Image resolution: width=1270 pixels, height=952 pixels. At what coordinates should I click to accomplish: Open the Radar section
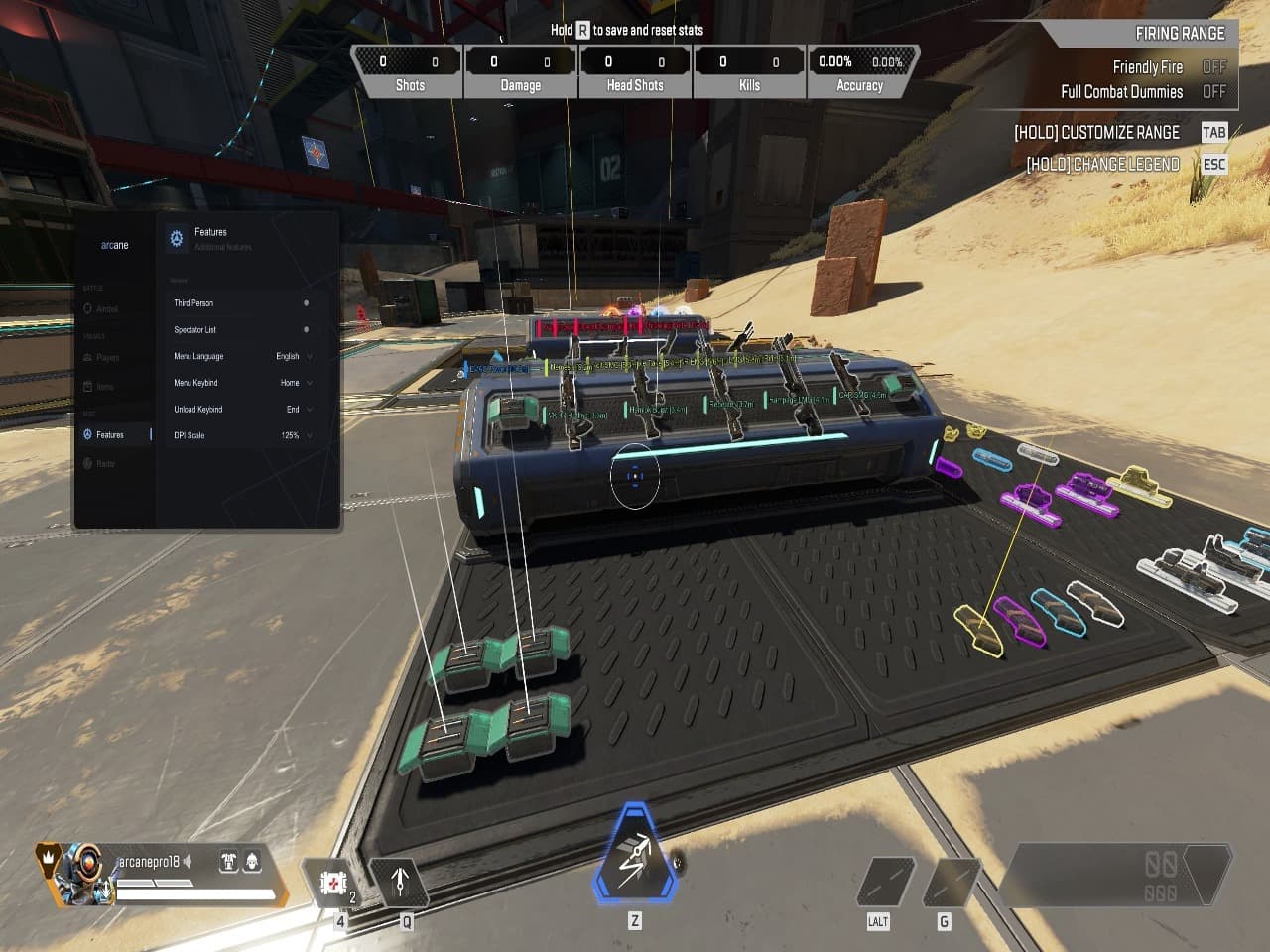coord(105,463)
